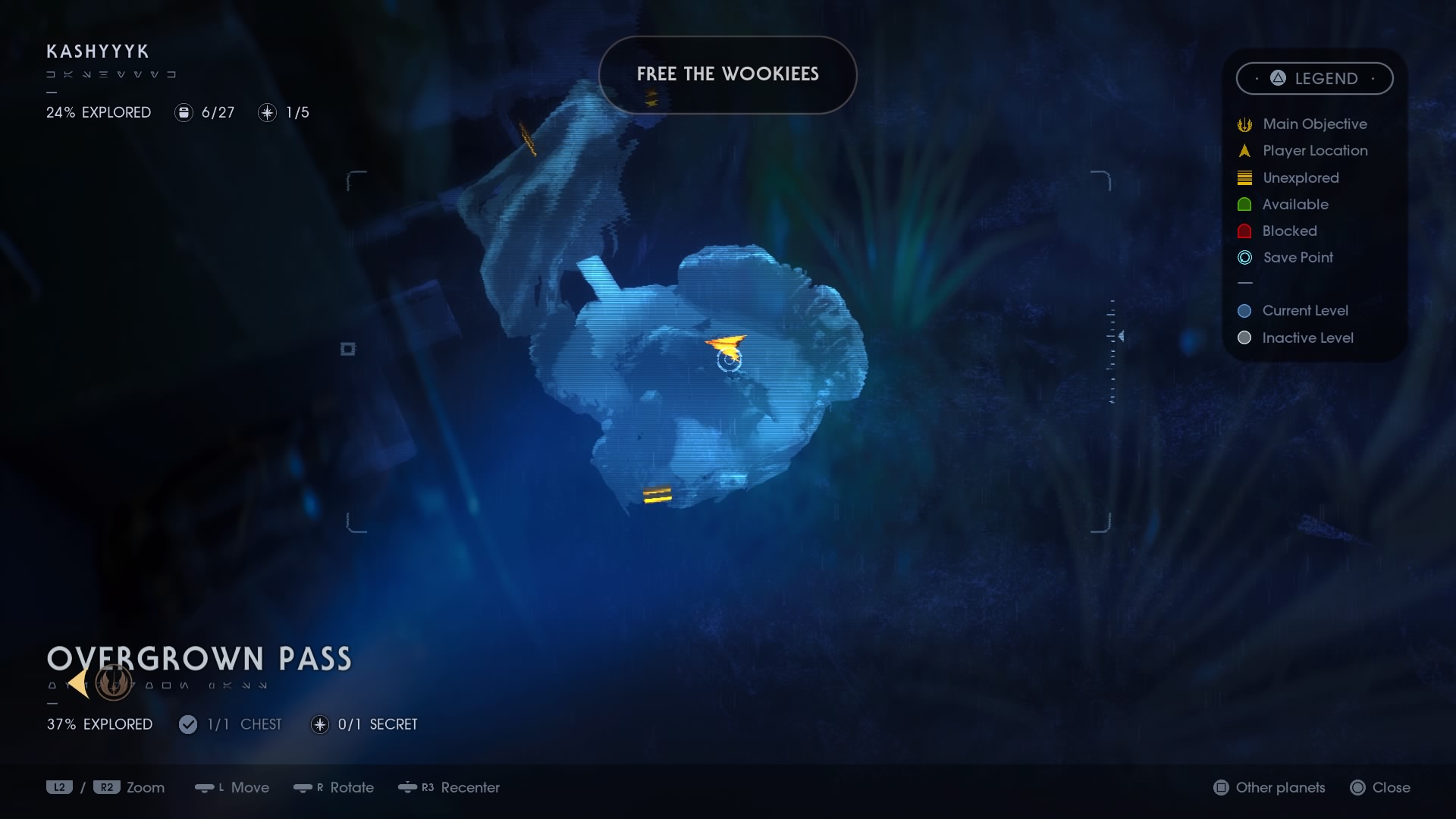Click the green Available legend icon
The height and width of the screenshot is (819, 1456).
[x=1244, y=204]
